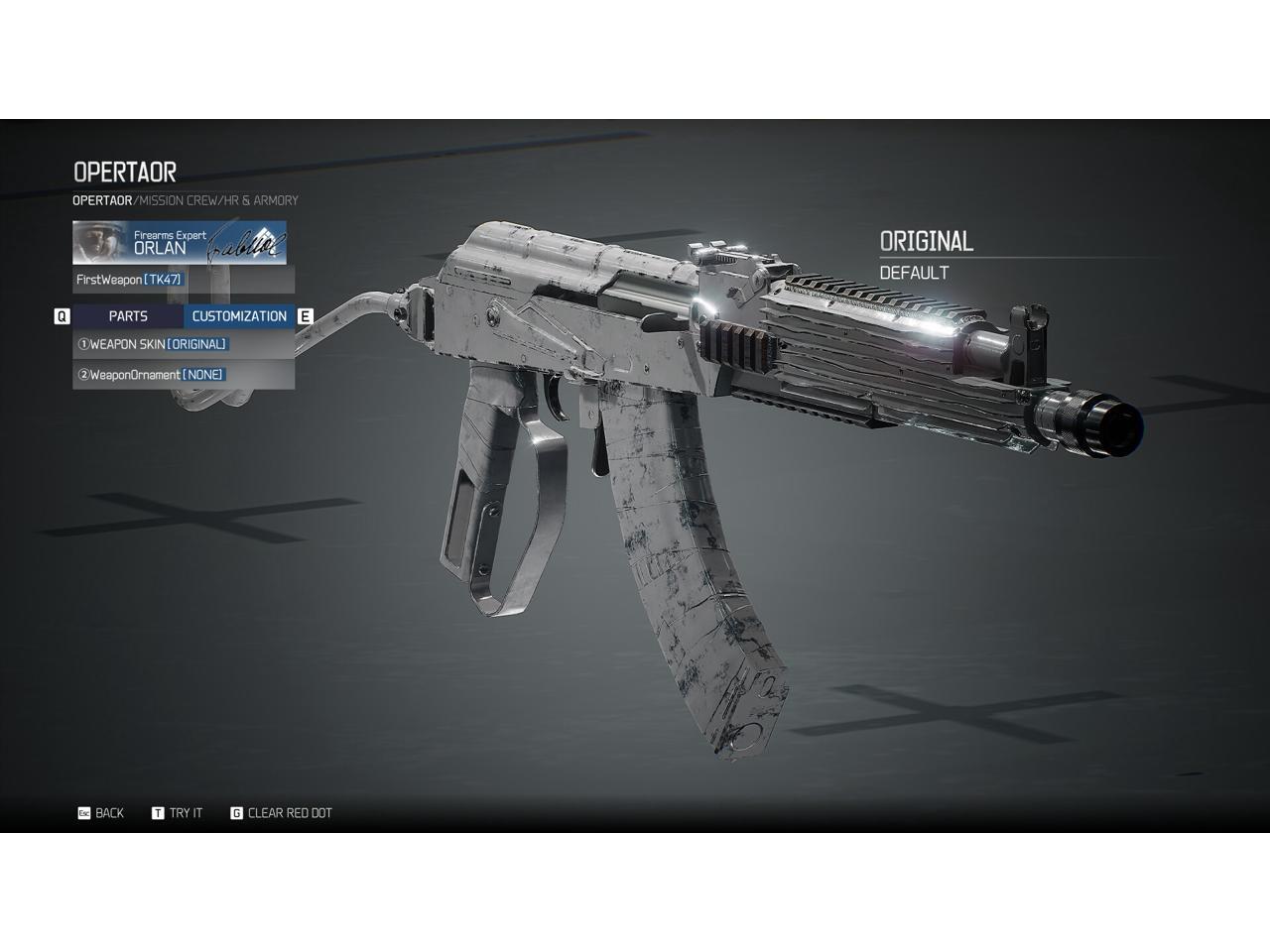Select the Weapon Skin Original row
The width and height of the screenshot is (1270, 952).
184,344
